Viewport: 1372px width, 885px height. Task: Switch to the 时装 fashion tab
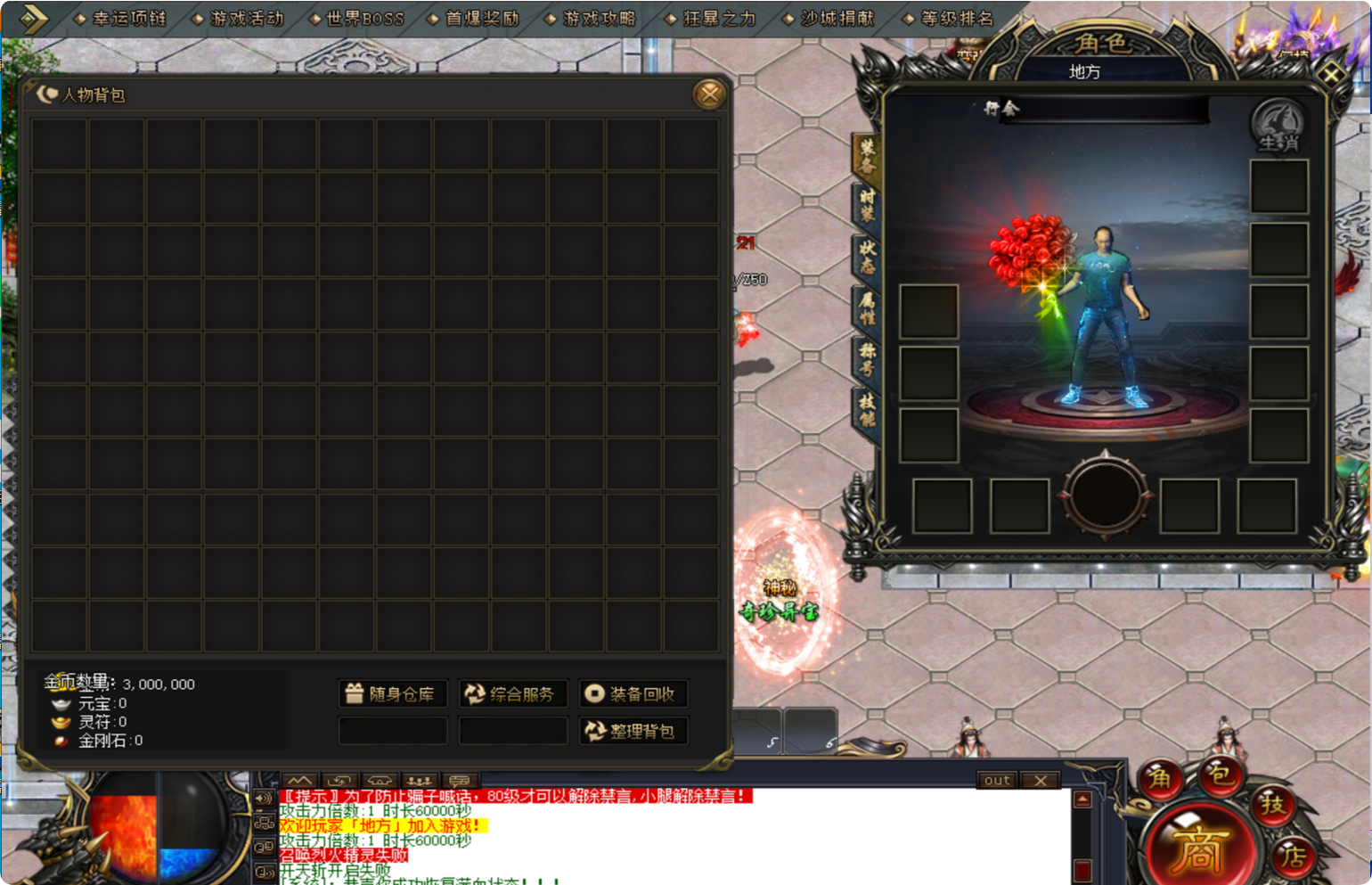[868, 205]
